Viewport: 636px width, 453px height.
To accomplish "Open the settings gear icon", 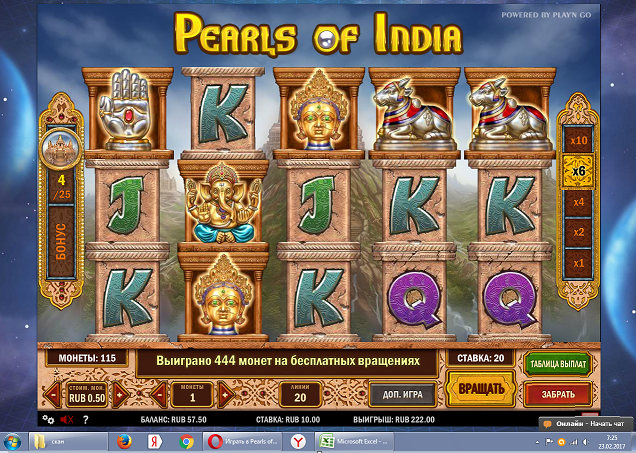I will pos(49,419).
